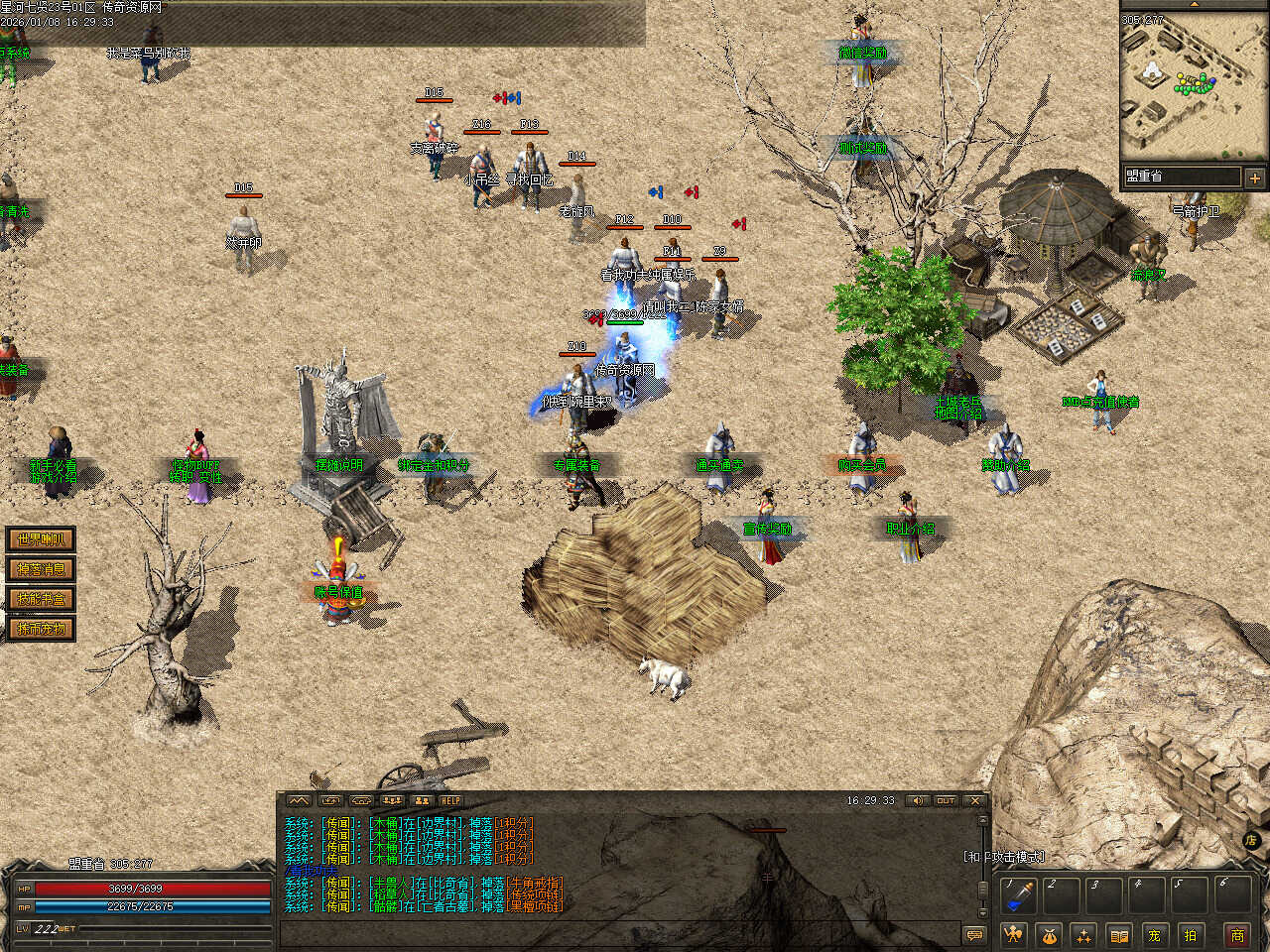Open the character warrior icon panel

pyautogui.click(x=1013, y=934)
